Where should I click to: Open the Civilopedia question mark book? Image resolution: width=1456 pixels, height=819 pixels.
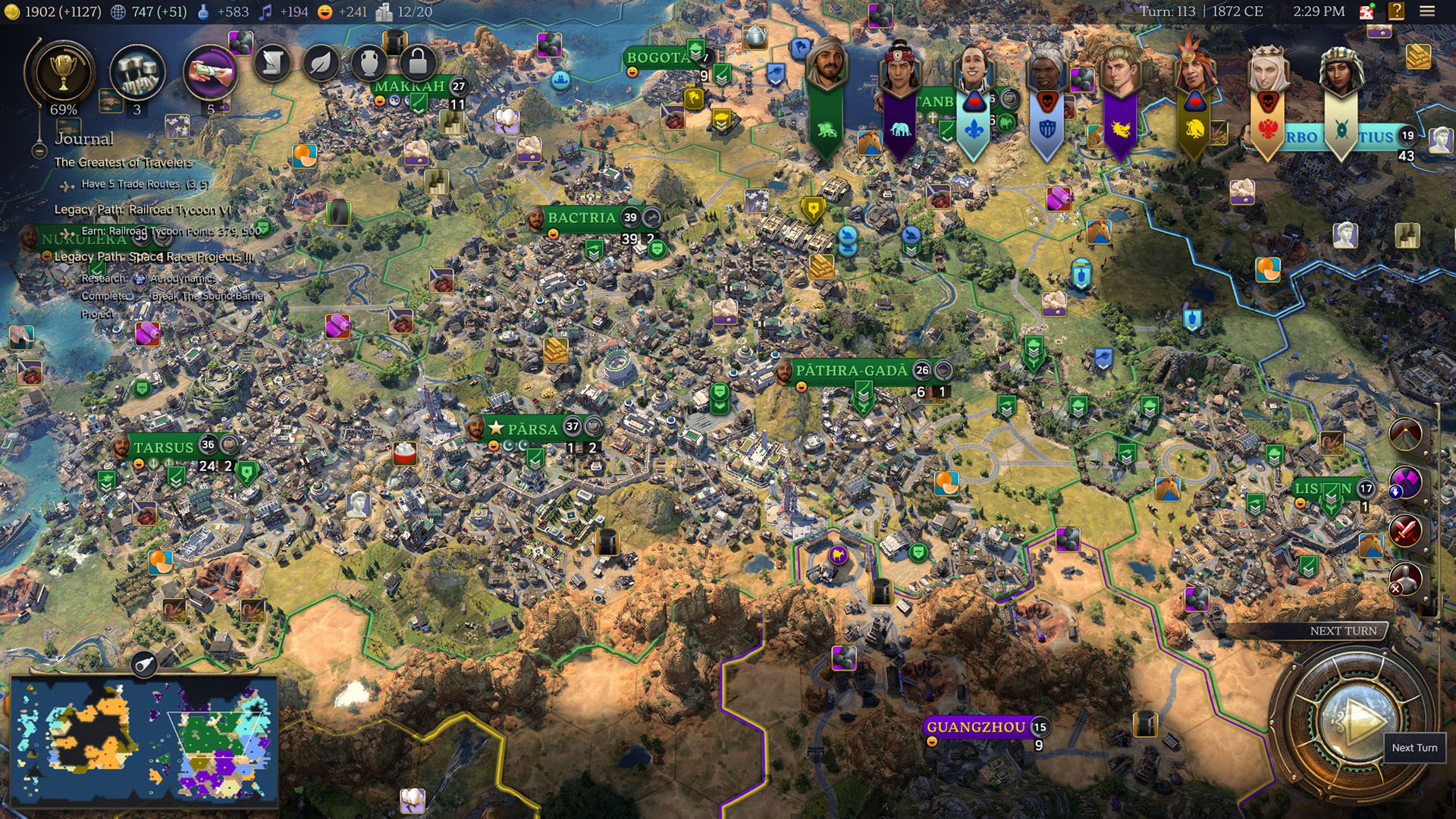1396,11
